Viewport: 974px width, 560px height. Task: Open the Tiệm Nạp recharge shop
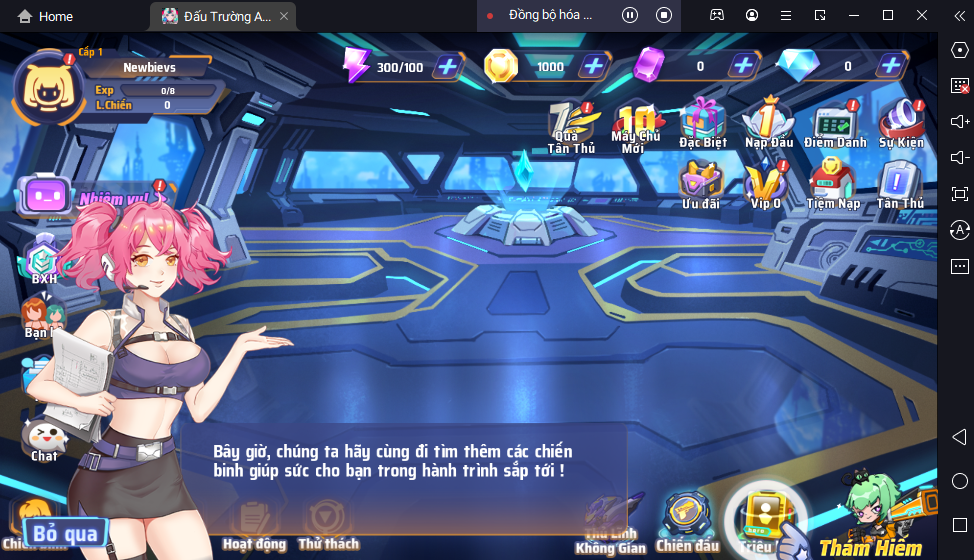[833, 183]
